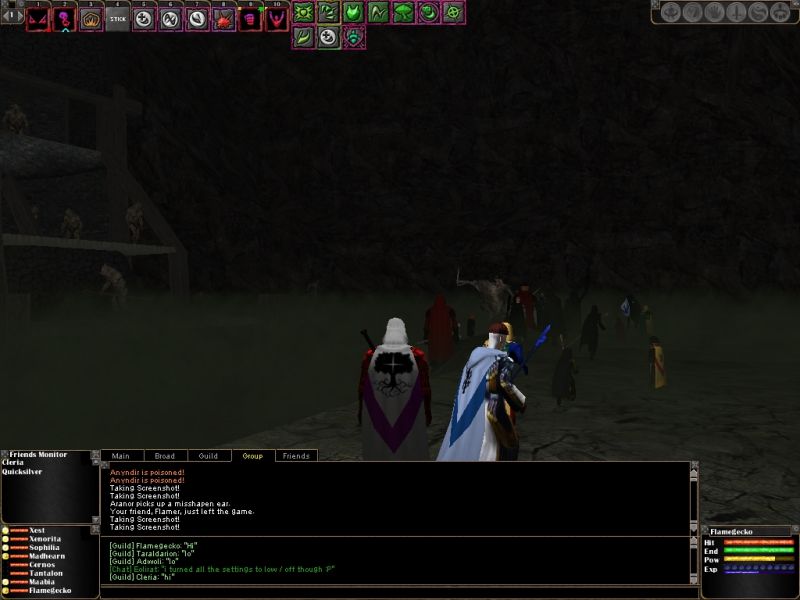Switch to the Main chat tab
The height and width of the screenshot is (600, 800).
point(121,456)
